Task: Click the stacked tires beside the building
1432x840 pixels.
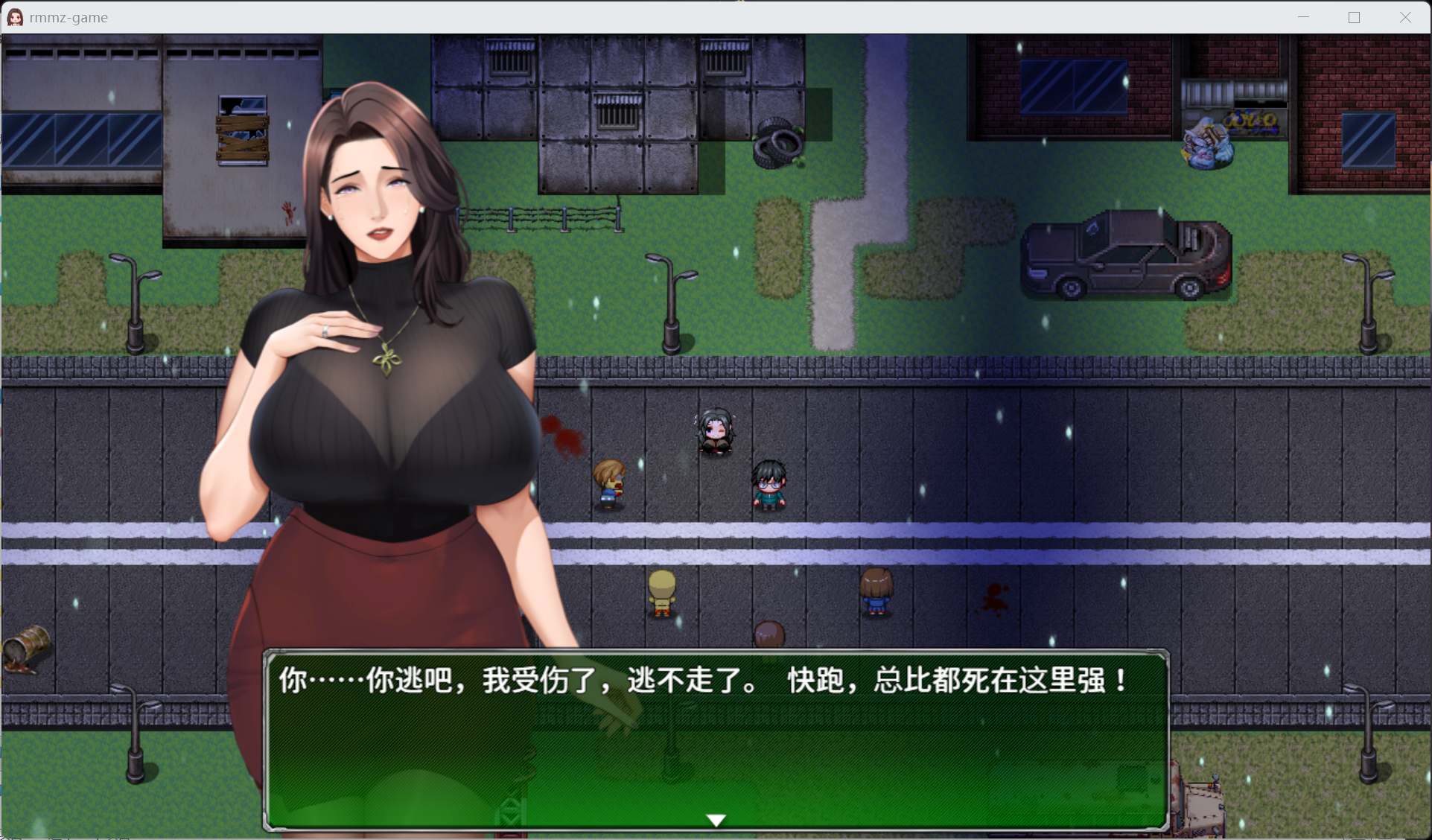Action: pyautogui.click(x=777, y=143)
